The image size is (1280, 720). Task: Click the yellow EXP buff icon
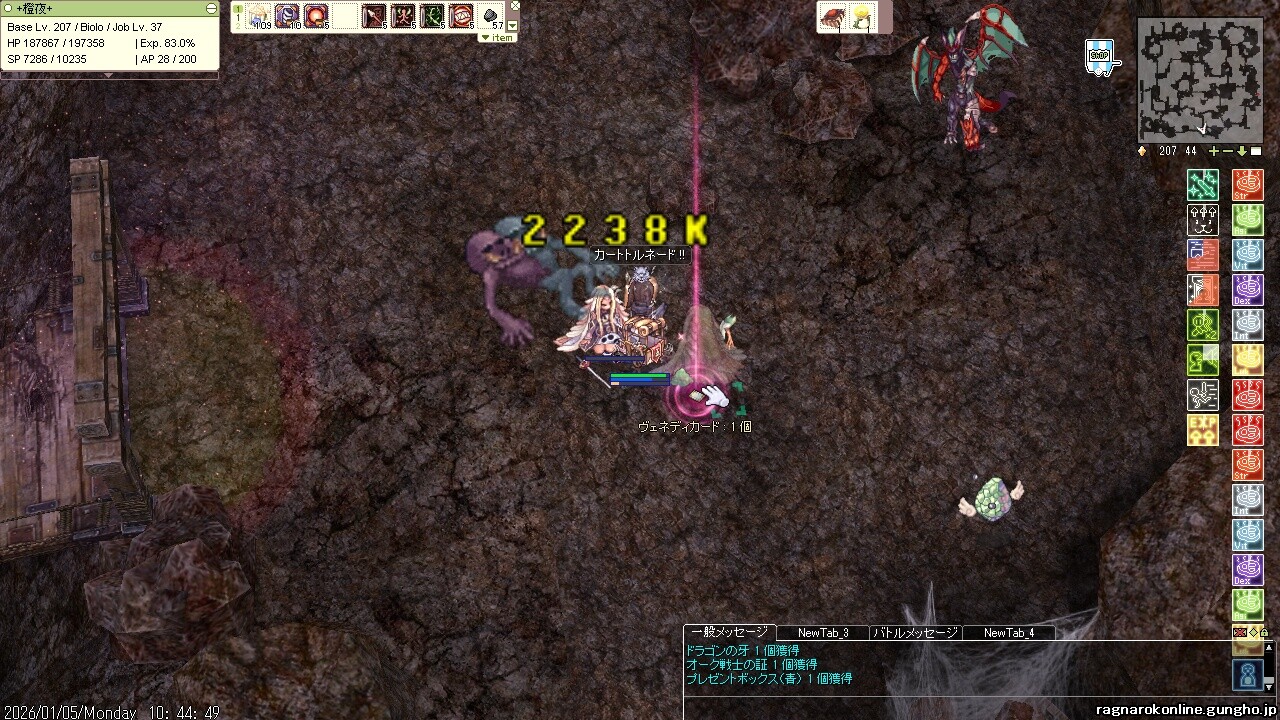click(x=1202, y=430)
